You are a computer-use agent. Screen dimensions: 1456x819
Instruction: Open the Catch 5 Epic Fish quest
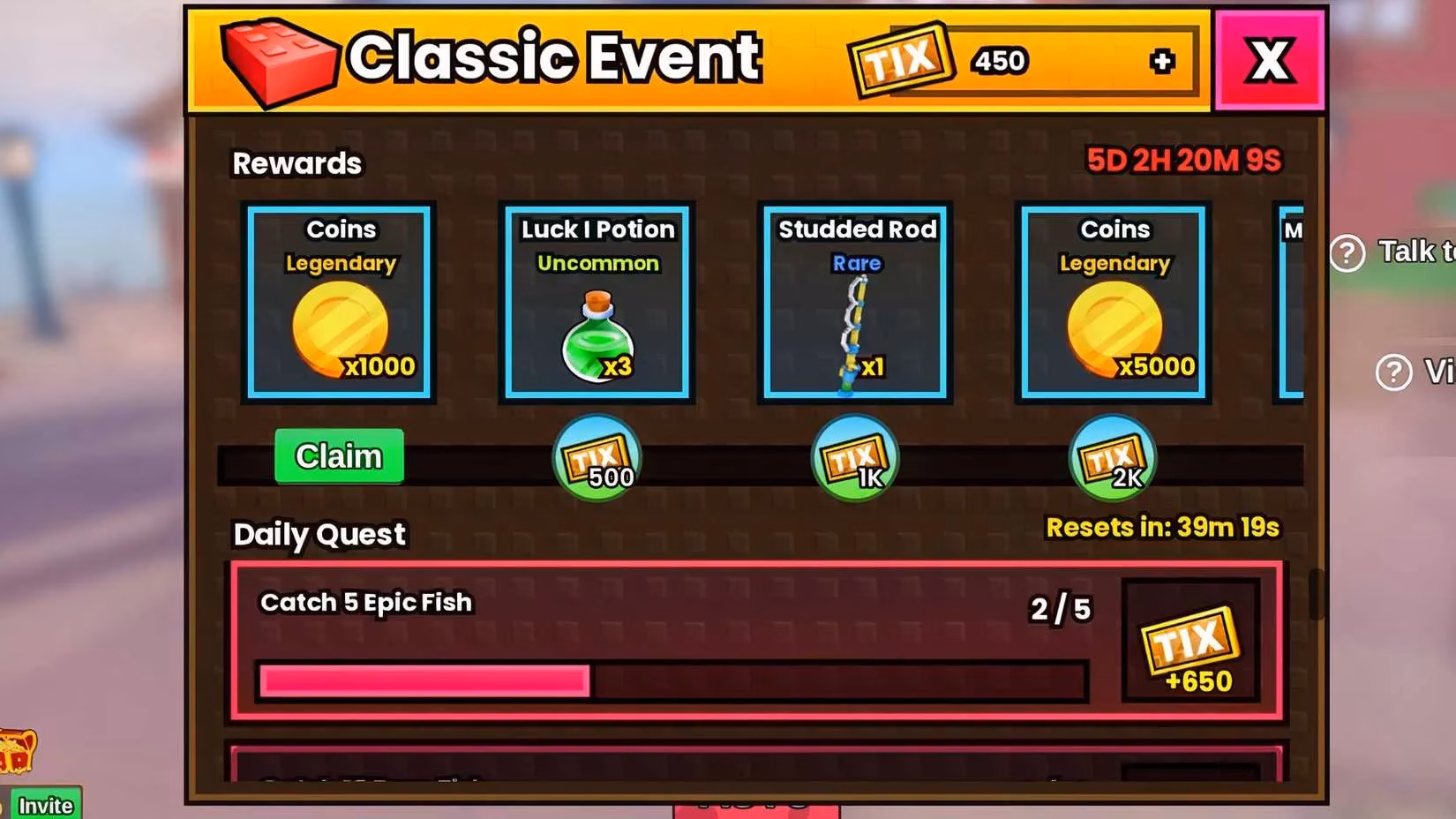point(365,603)
